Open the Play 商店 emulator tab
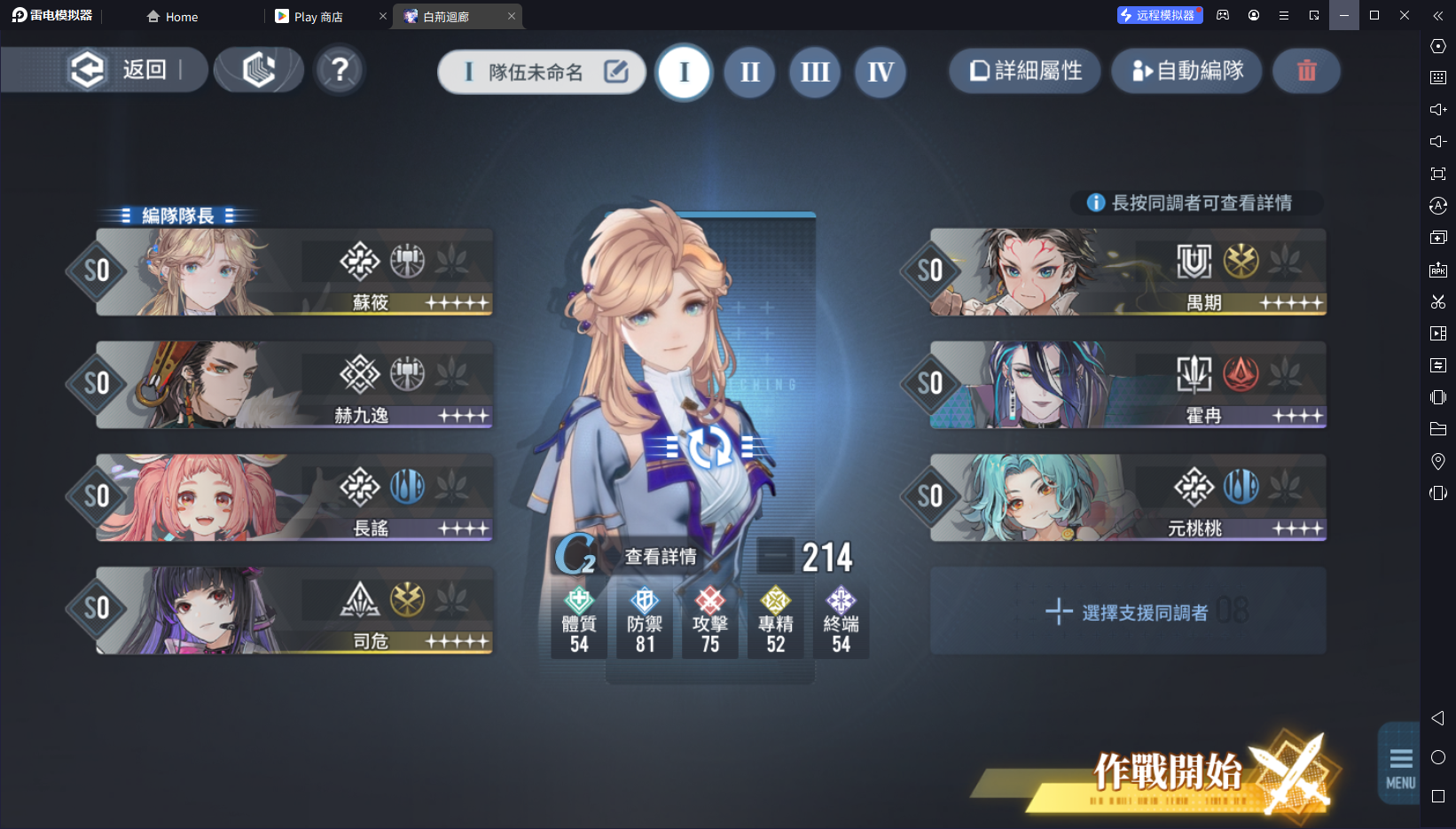 coord(318,17)
